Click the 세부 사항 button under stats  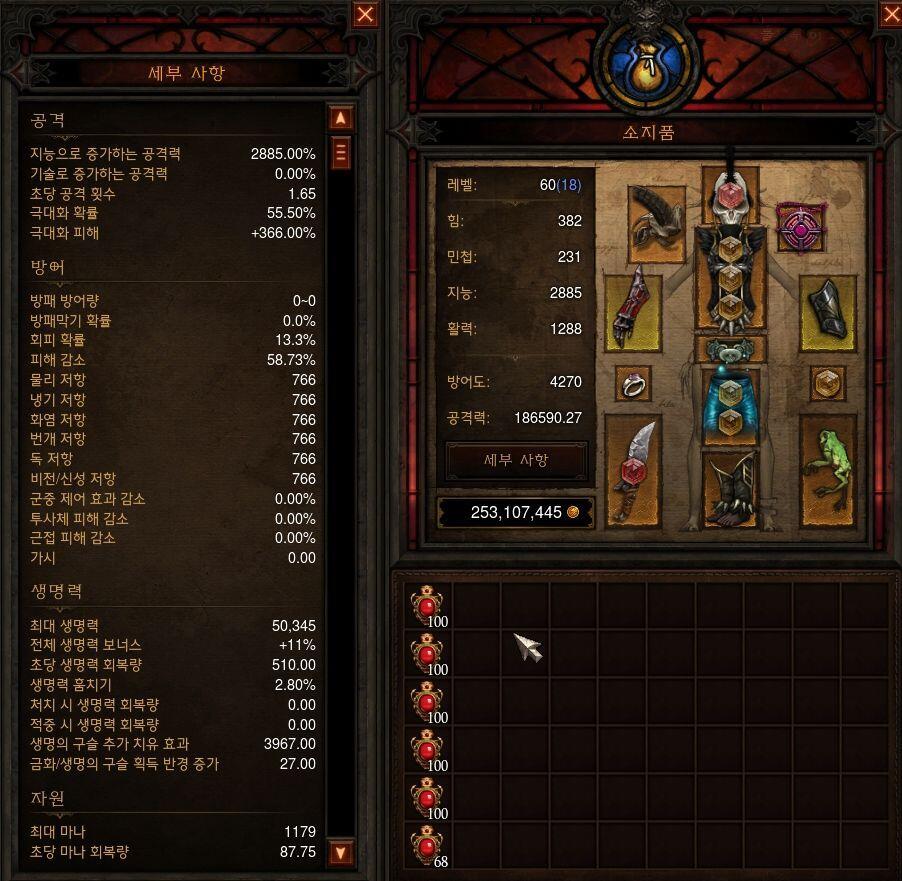[x=516, y=460]
